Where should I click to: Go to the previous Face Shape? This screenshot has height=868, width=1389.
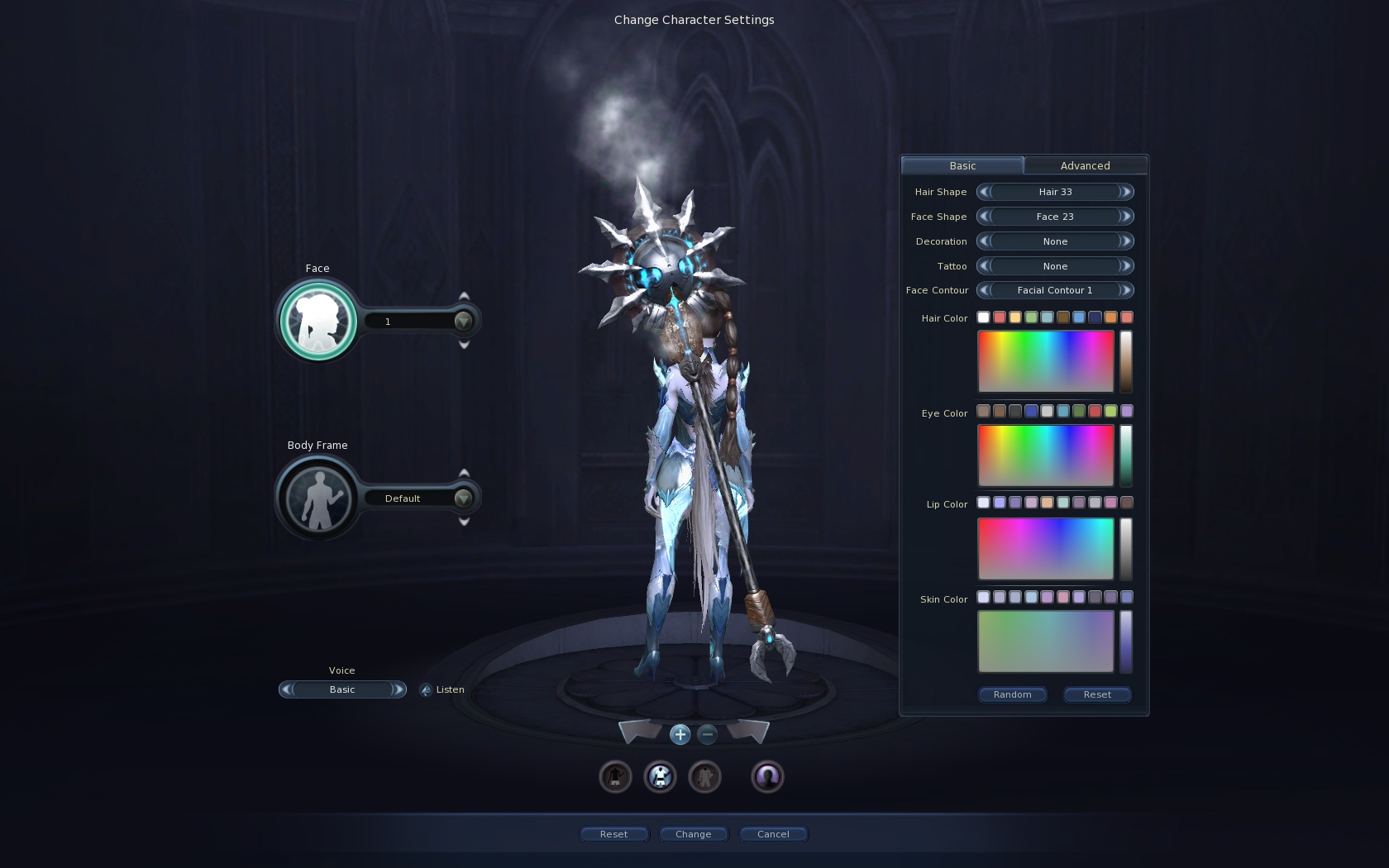click(x=984, y=217)
